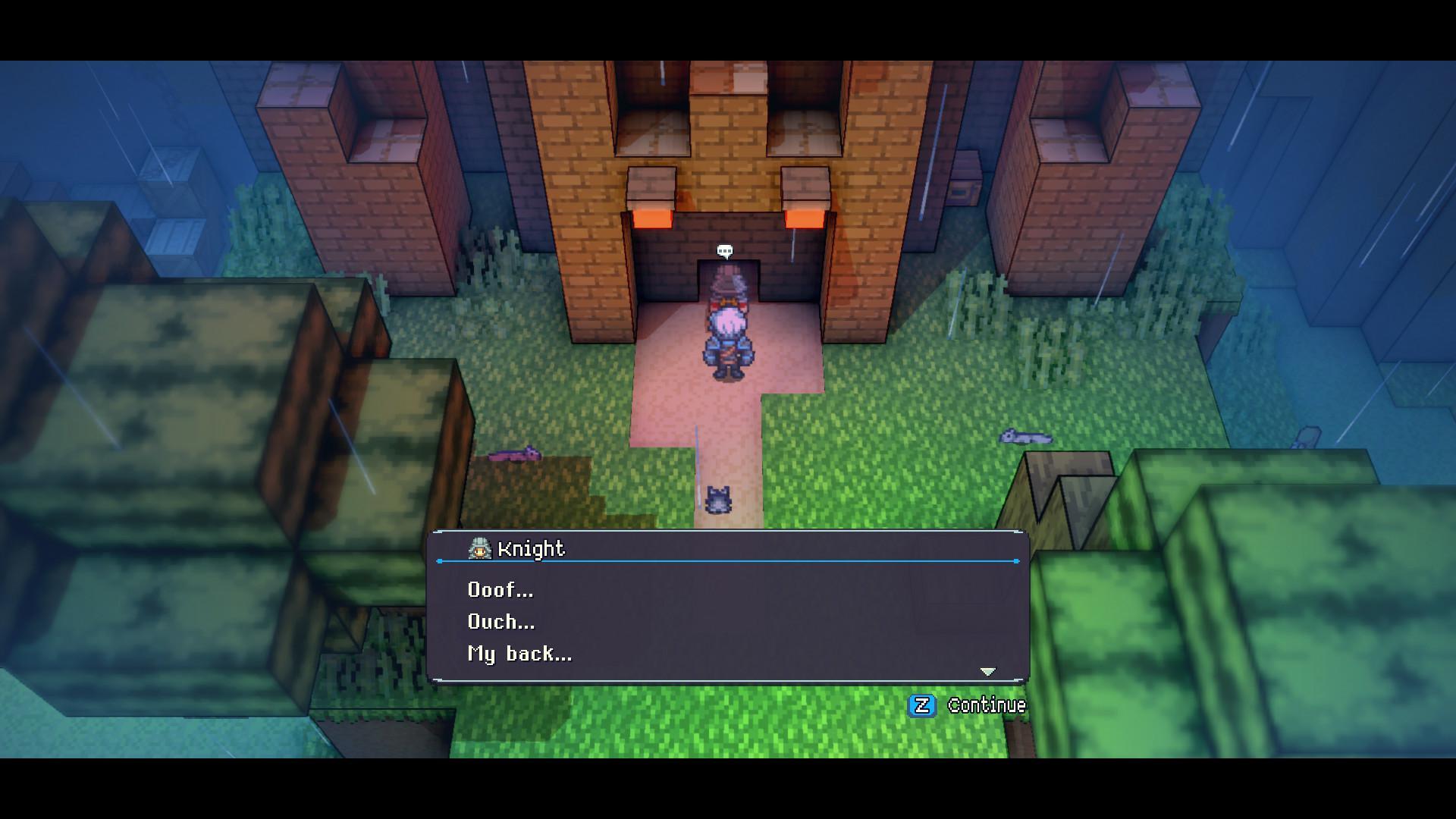
Task: Click the 'My back...' dialogue line
Action: [x=518, y=654]
